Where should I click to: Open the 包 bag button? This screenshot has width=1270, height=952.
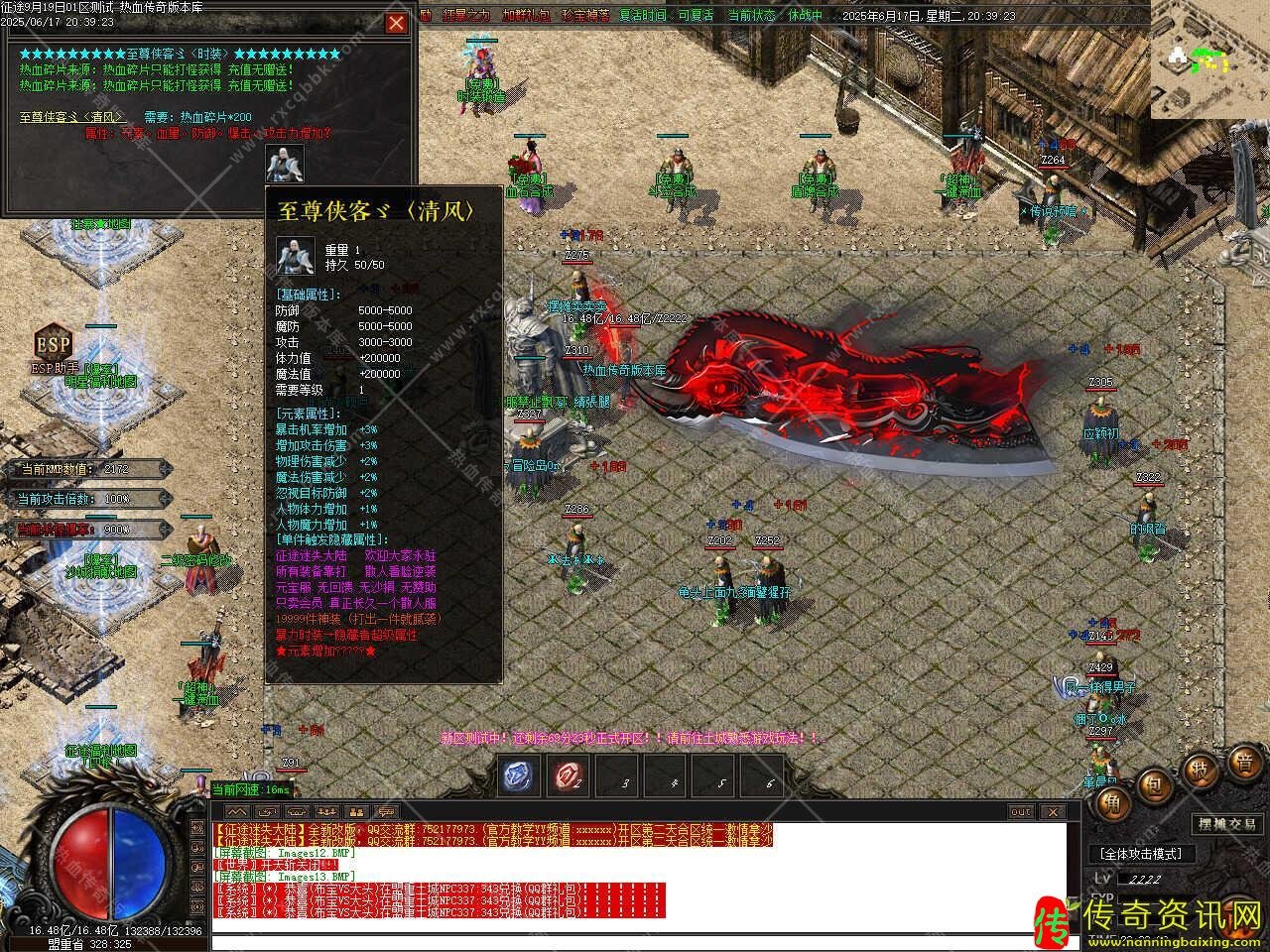click(1155, 785)
